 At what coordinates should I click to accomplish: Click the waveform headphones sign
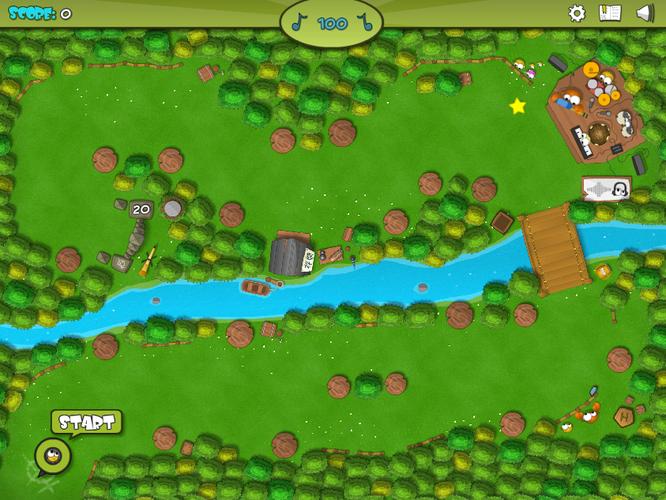tap(606, 188)
